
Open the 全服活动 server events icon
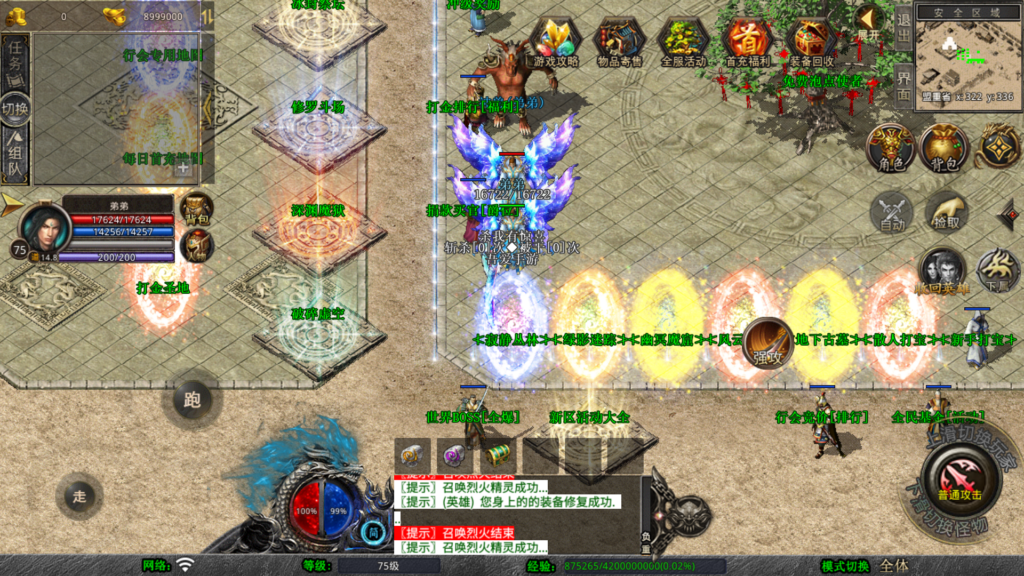(683, 42)
